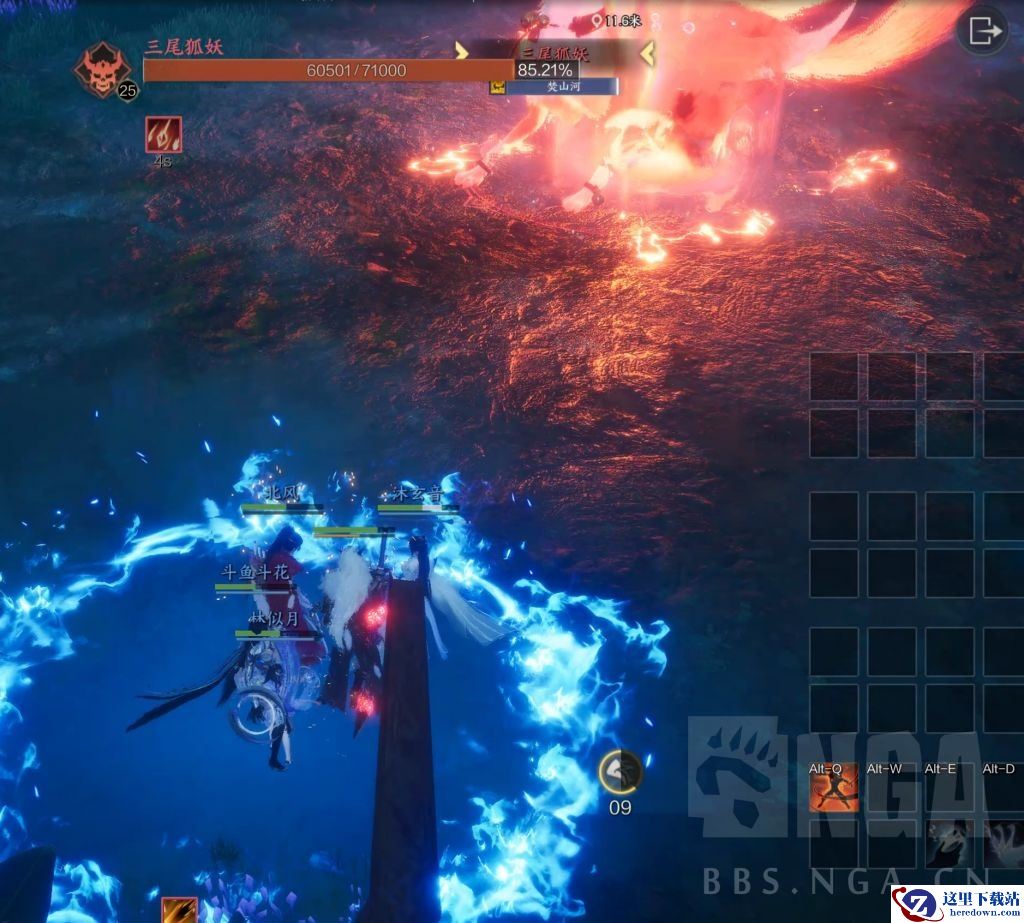This screenshot has width=1024, height=923.
Task: Click the round circular cooldown skill icon
Action: point(620,771)
